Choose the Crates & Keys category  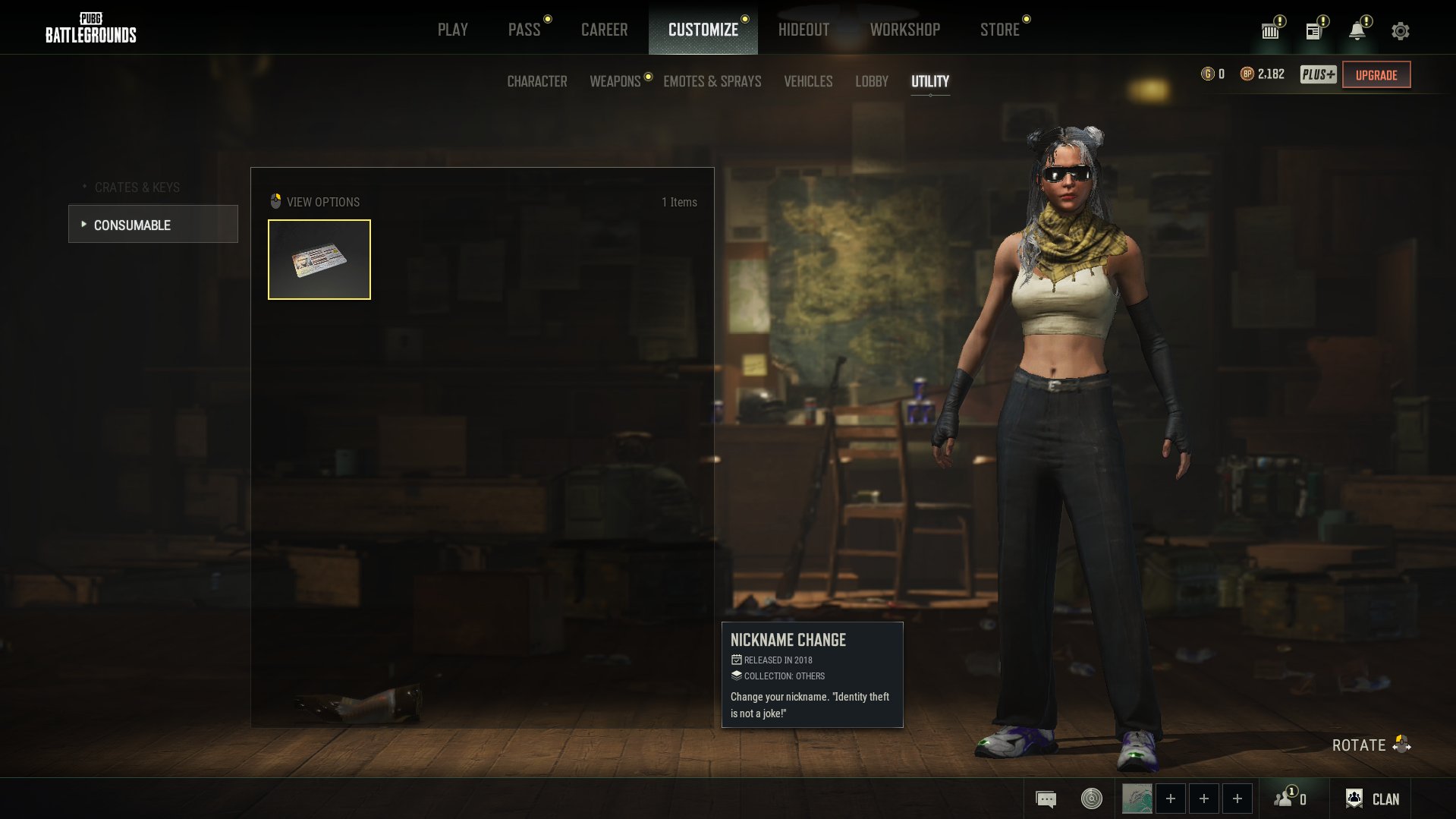click(137, 187)
